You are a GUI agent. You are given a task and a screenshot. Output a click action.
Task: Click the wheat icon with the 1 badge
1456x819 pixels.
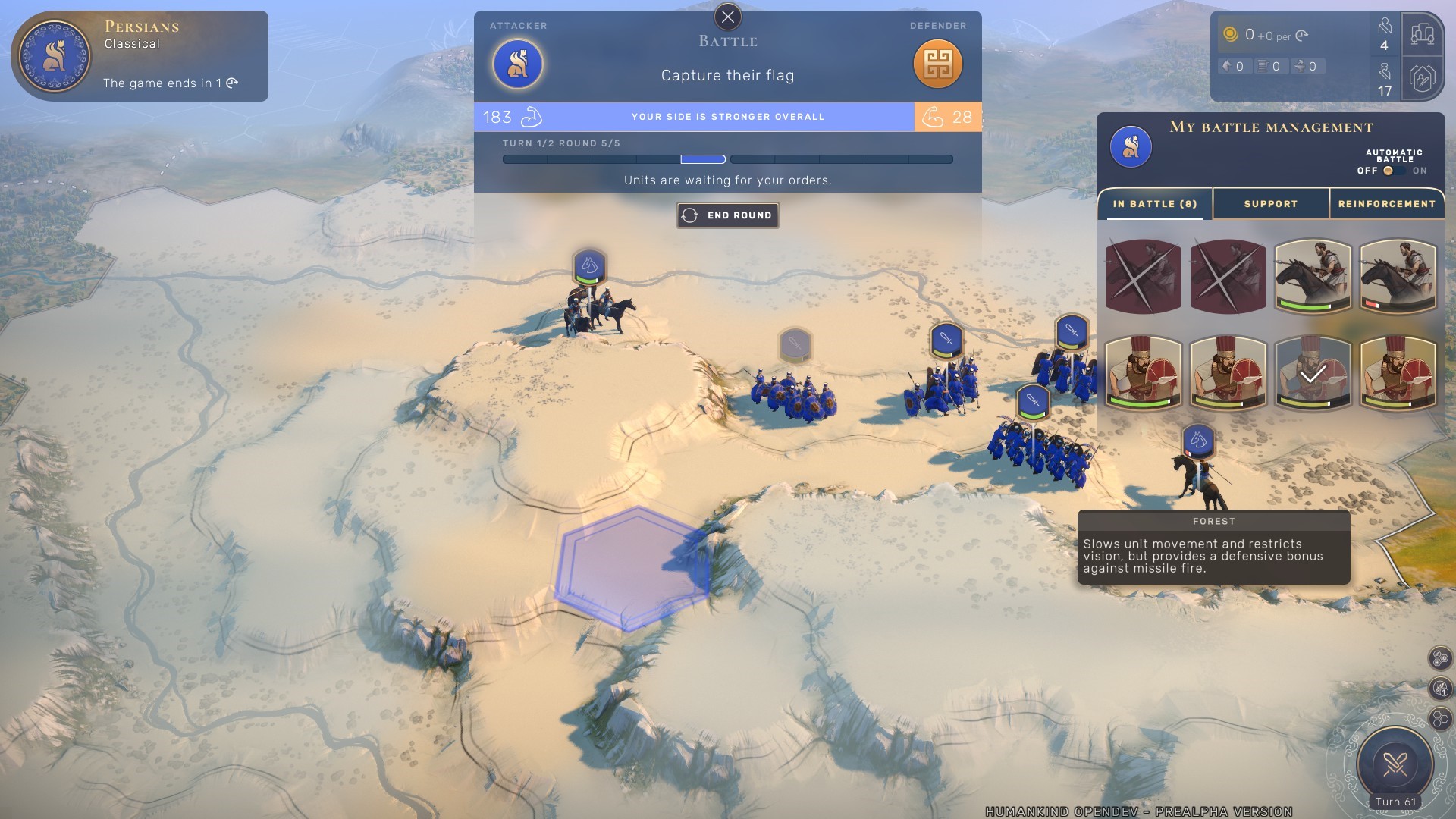tap(1440, 688)
